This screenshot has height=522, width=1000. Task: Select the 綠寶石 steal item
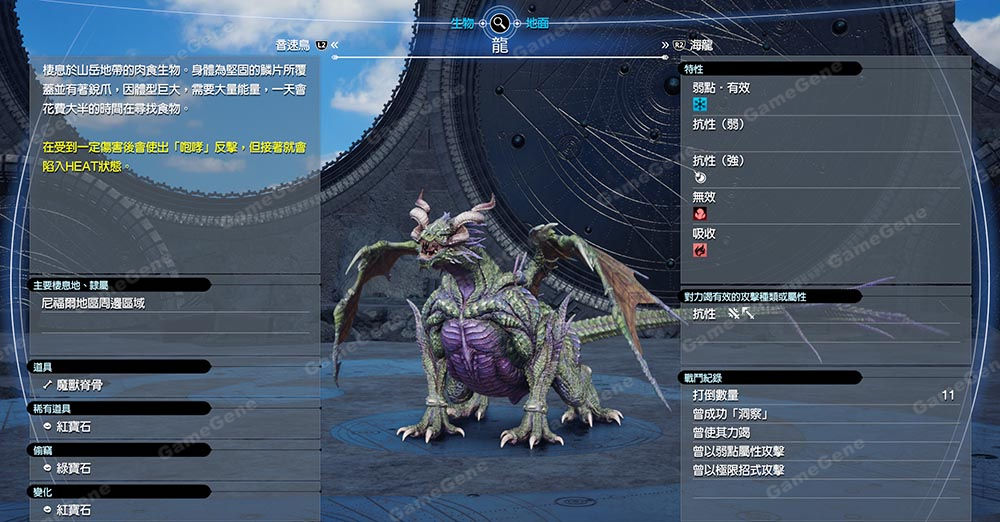pos(74,468)
